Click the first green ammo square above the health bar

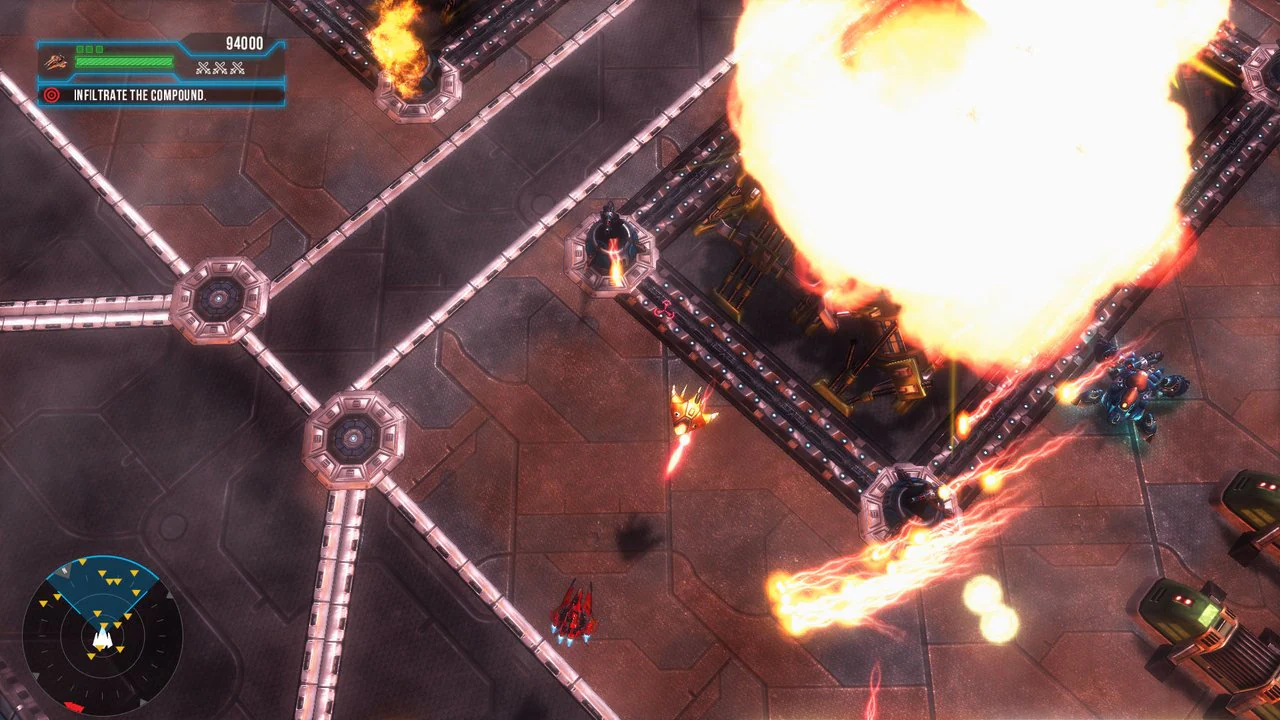pos(80,49)
